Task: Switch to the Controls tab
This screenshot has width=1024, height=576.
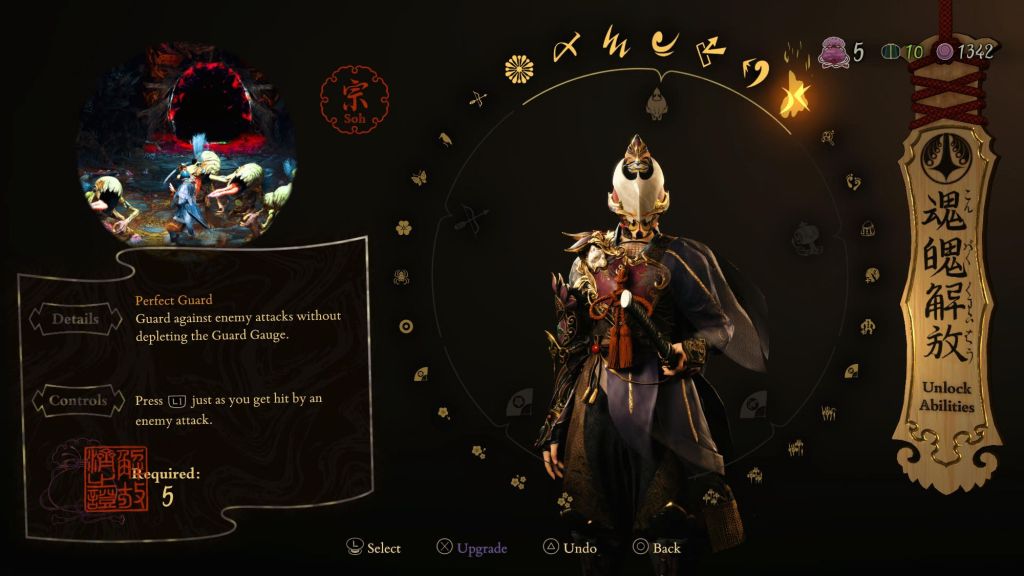Action: click(x=77, y=400)
